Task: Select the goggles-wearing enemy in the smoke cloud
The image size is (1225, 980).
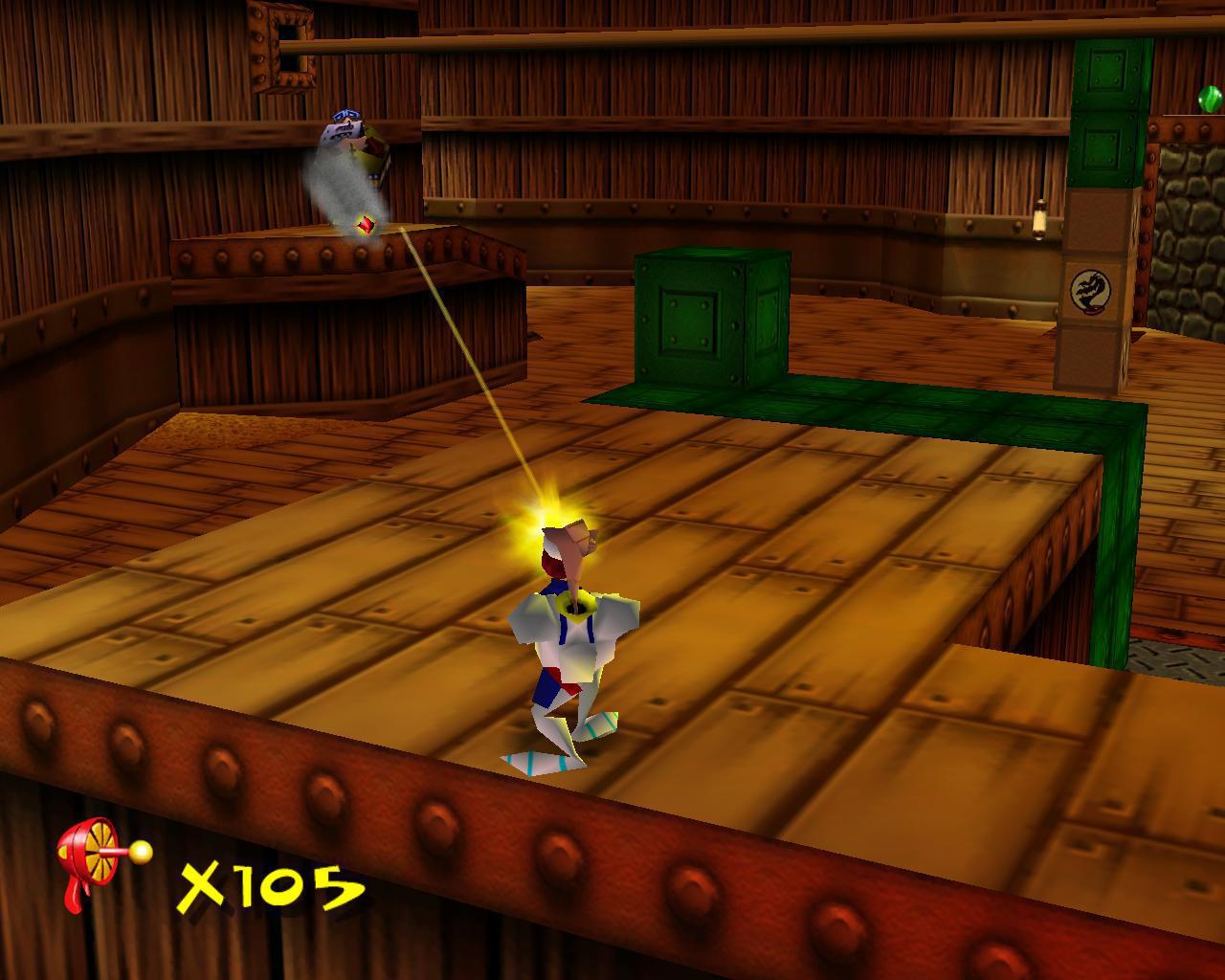Action: pos(345,124)
